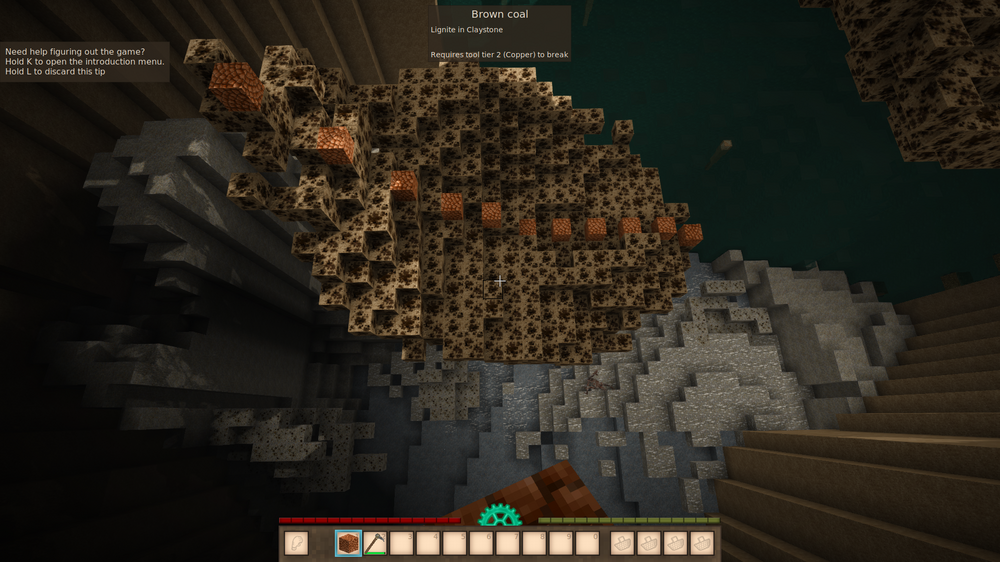This screenshot has width=1000, height=562.
Task: Select the pickaxe in the hotbar
Action: click(375, 543)
